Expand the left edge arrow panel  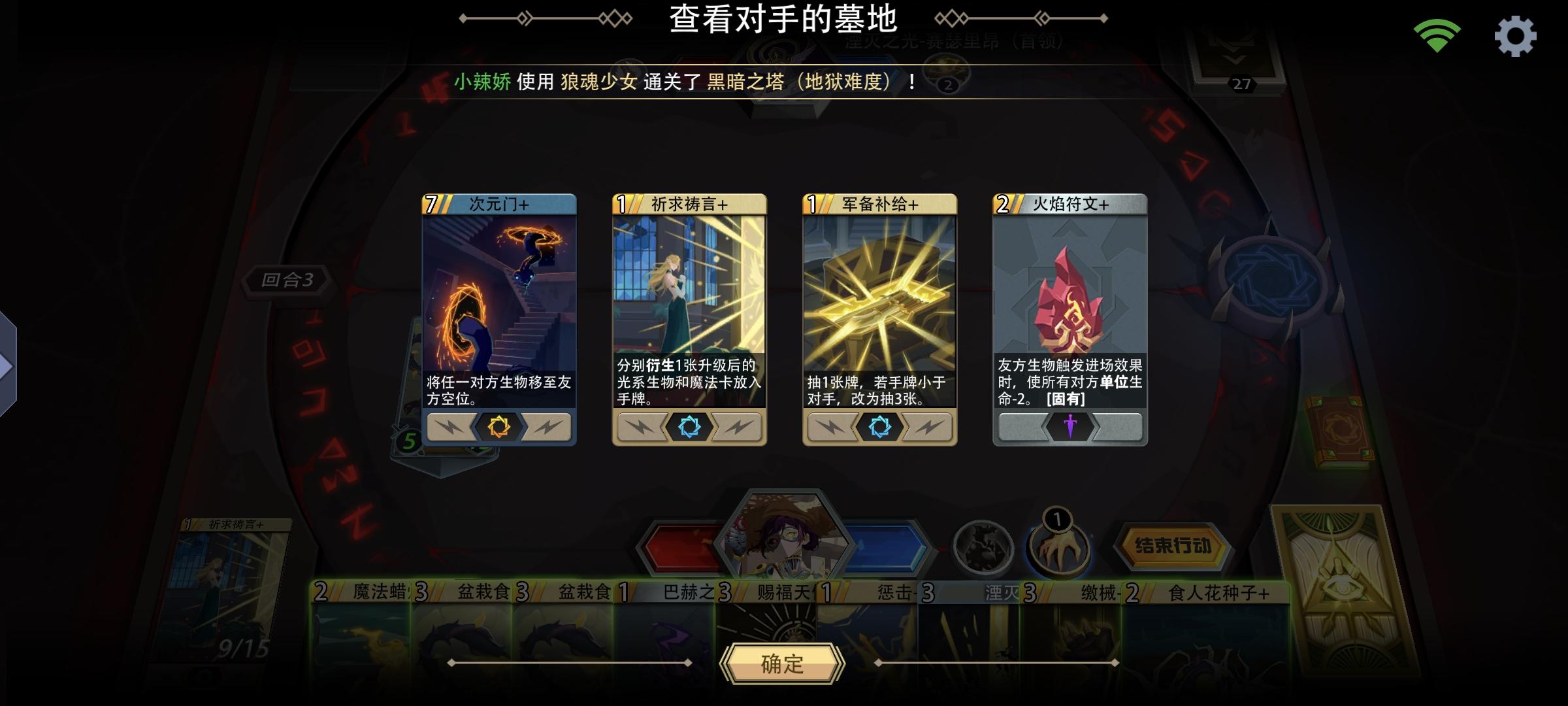(x=6, y=366)
